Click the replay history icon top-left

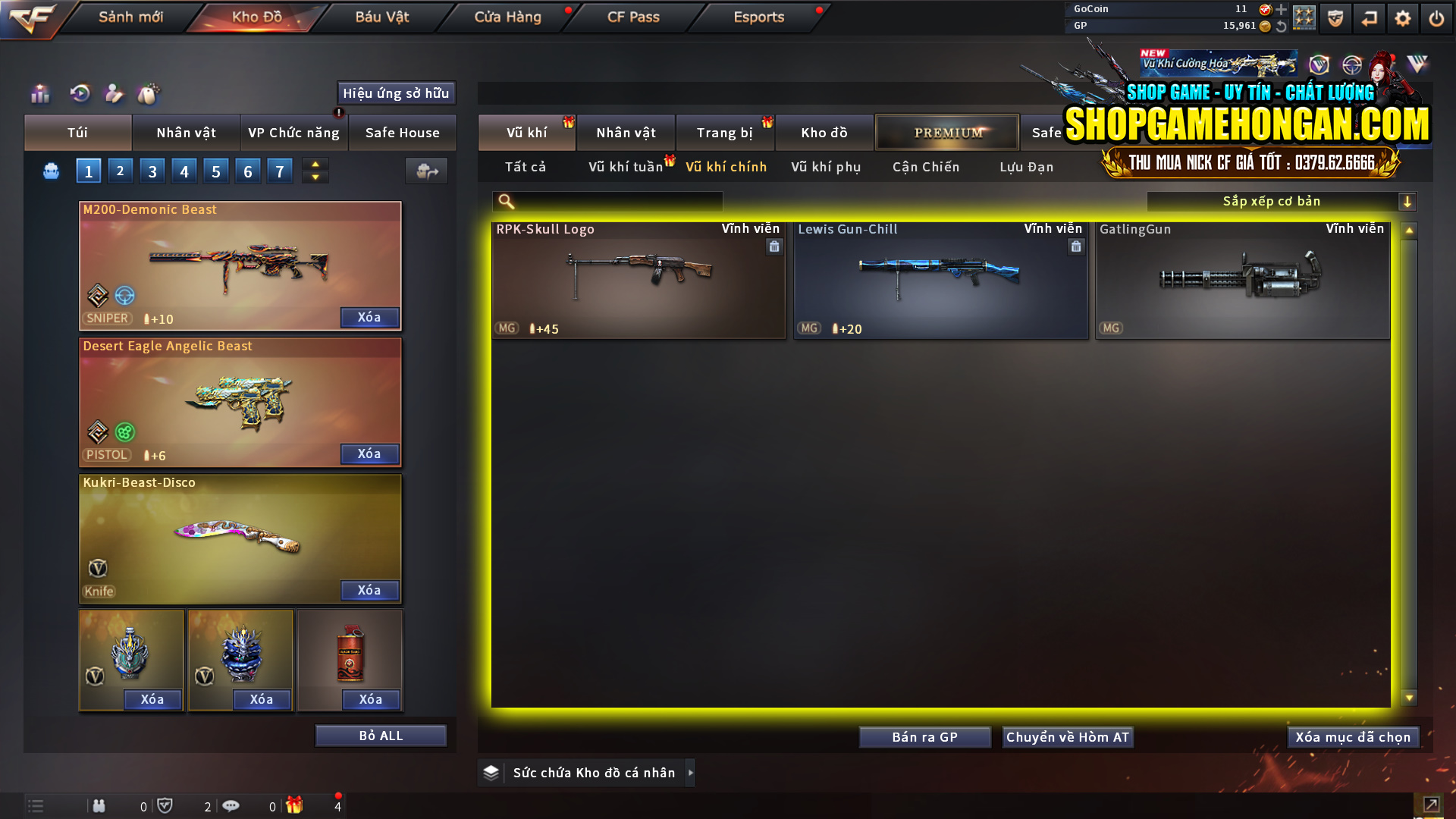click(80, 93)
